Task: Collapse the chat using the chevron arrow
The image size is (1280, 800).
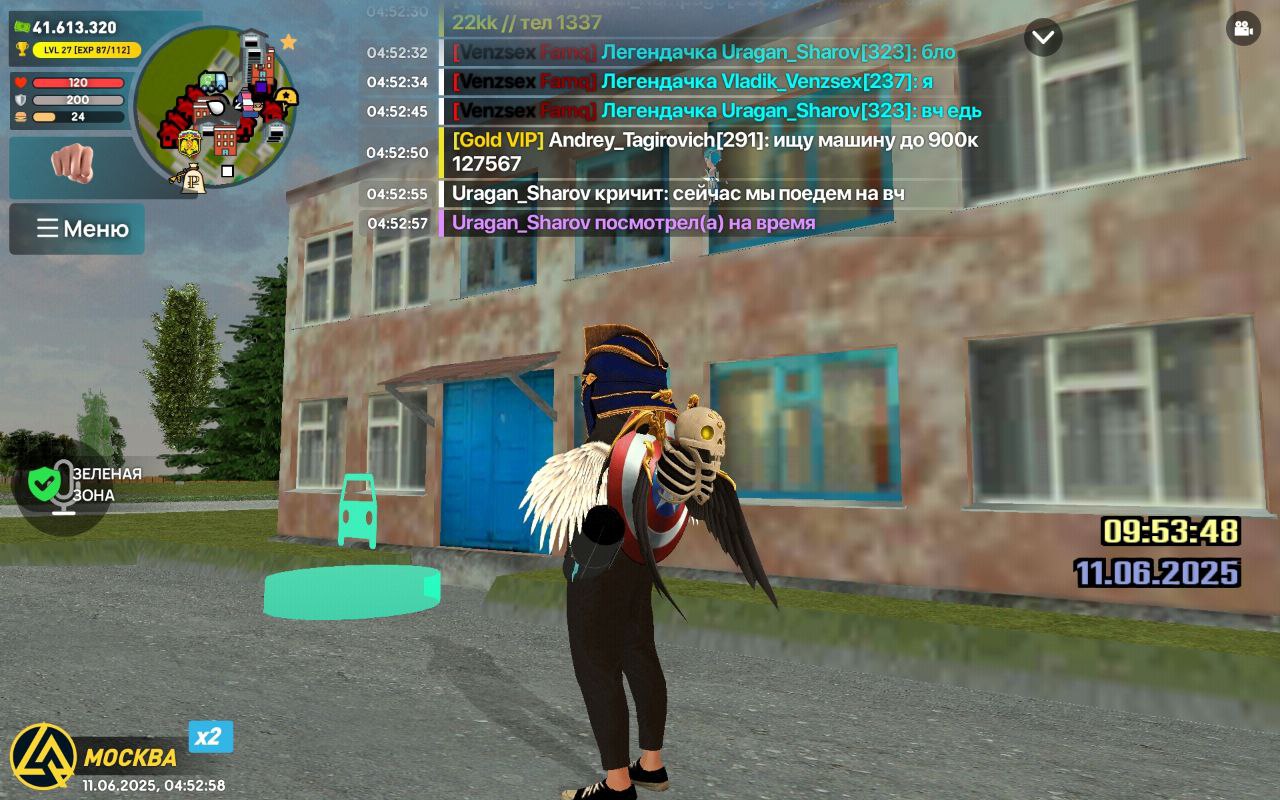Action: tap(1042, 38)
